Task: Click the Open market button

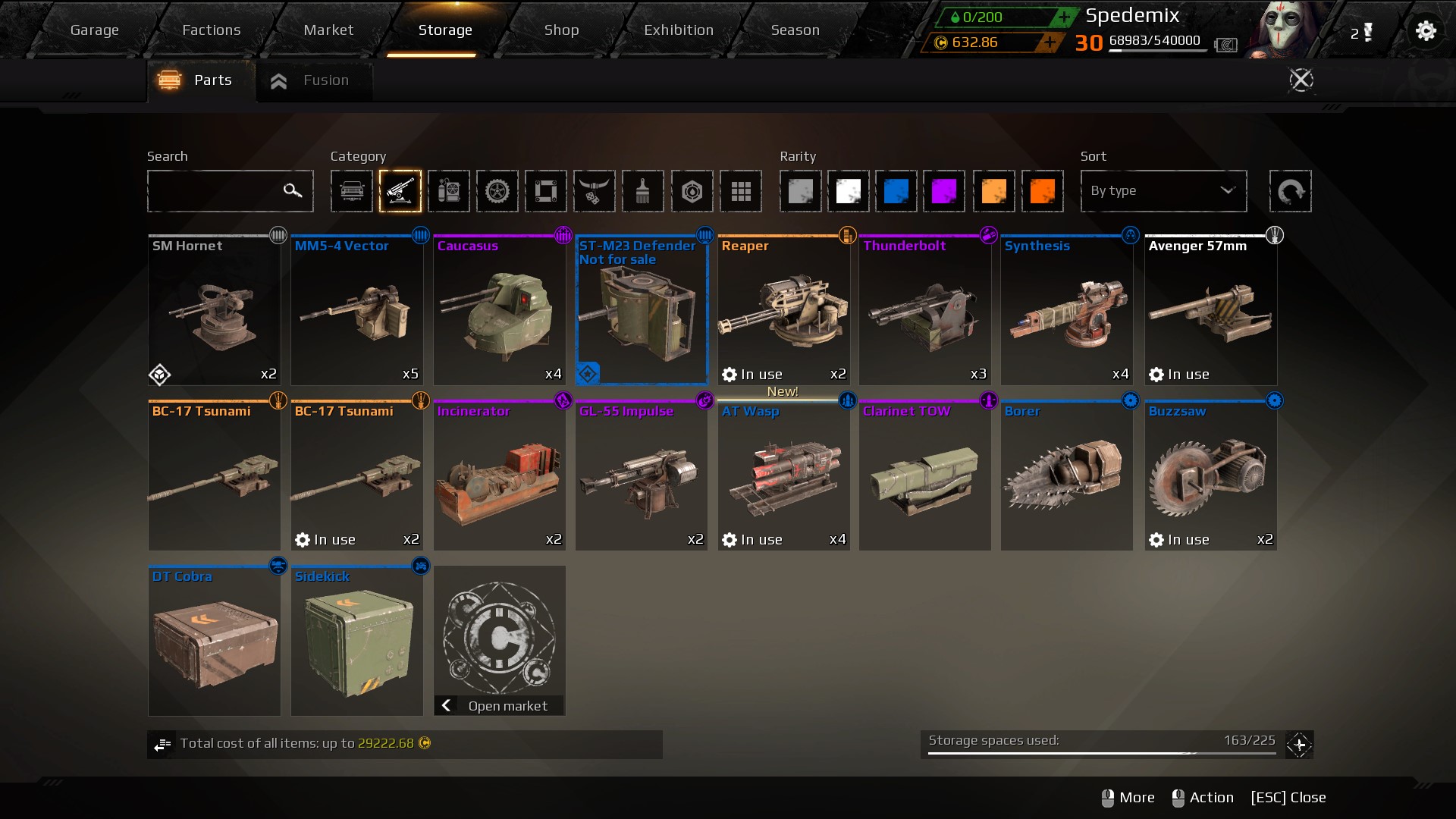Action: pos(499,705)
